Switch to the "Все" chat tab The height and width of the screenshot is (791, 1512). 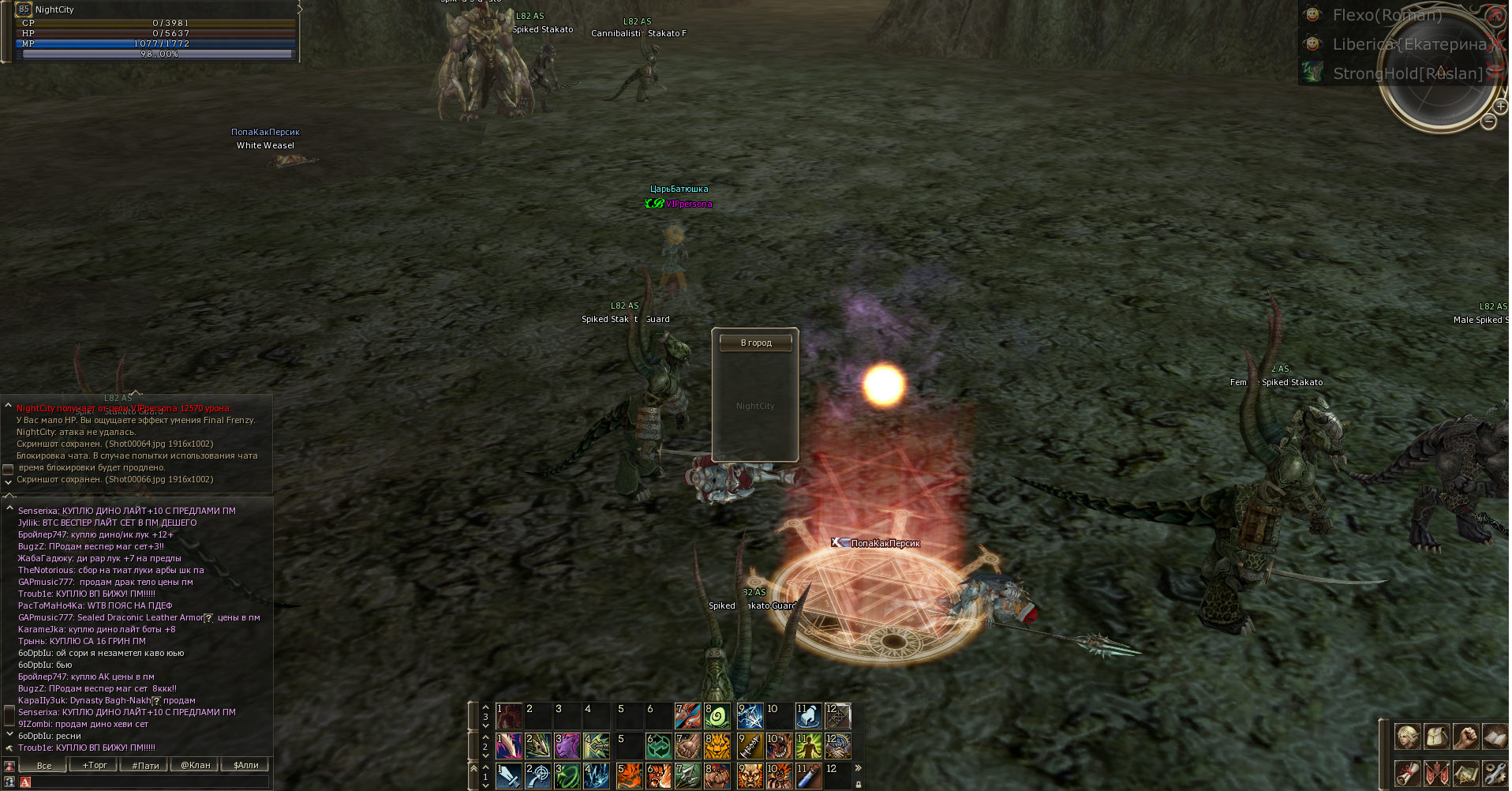point(44,765)
